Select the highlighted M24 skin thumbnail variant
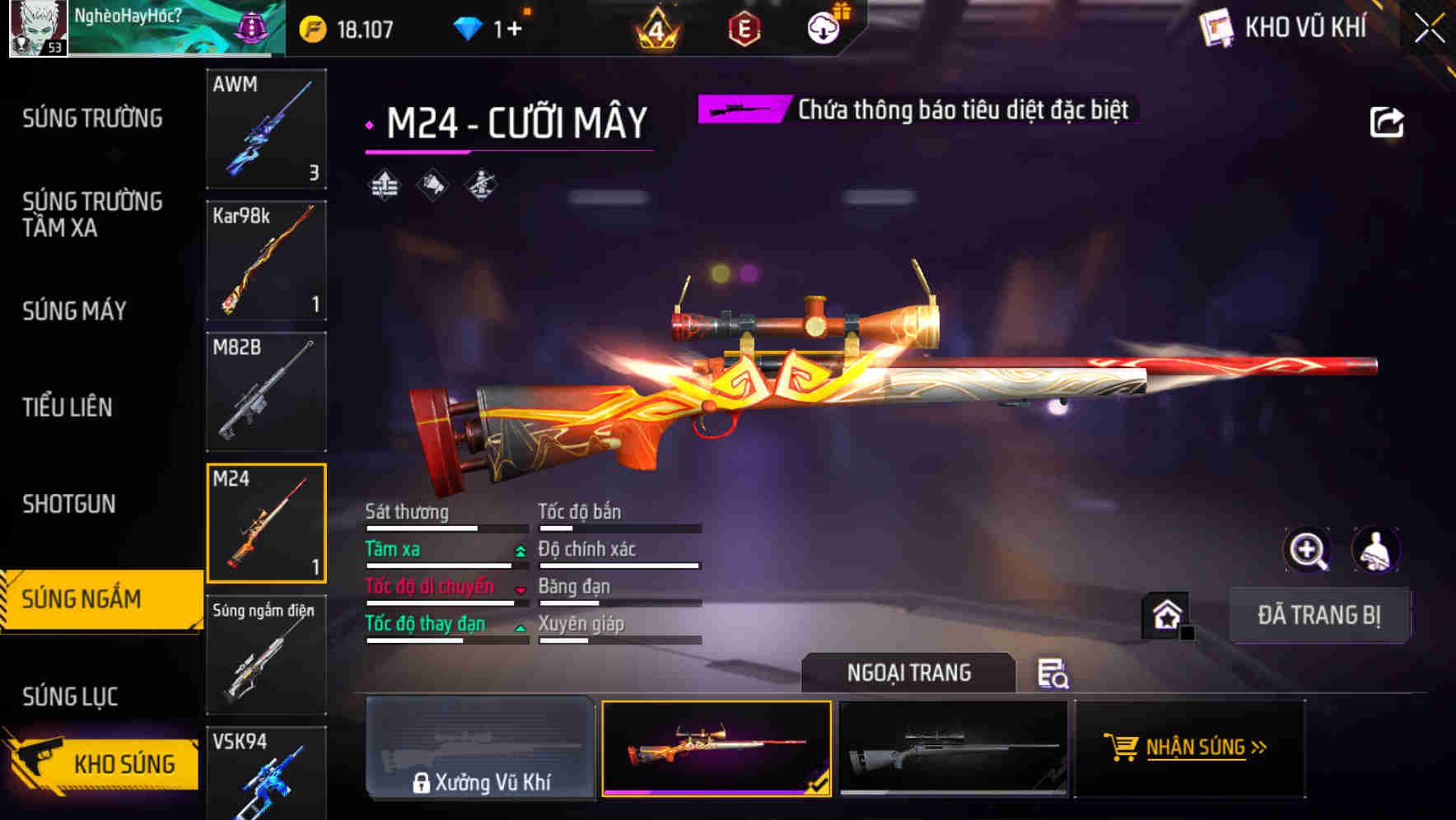Image resolution: width=1456 pixels, height=820 pixels. click(716, 749)
